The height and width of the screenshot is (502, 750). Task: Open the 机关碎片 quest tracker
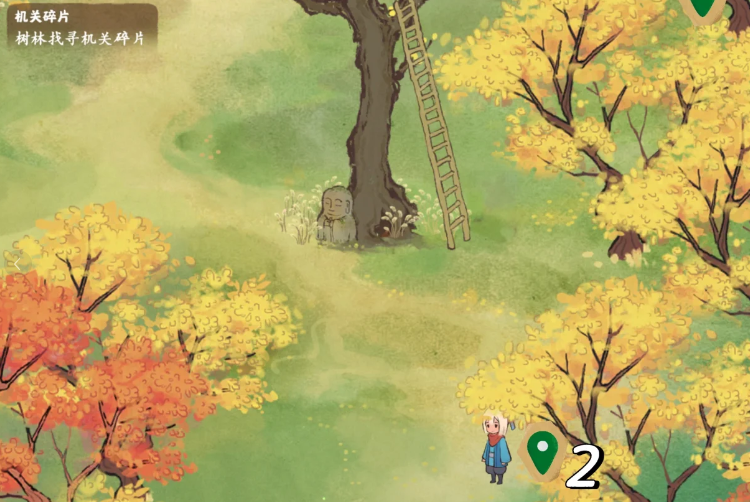coord(80,28)
